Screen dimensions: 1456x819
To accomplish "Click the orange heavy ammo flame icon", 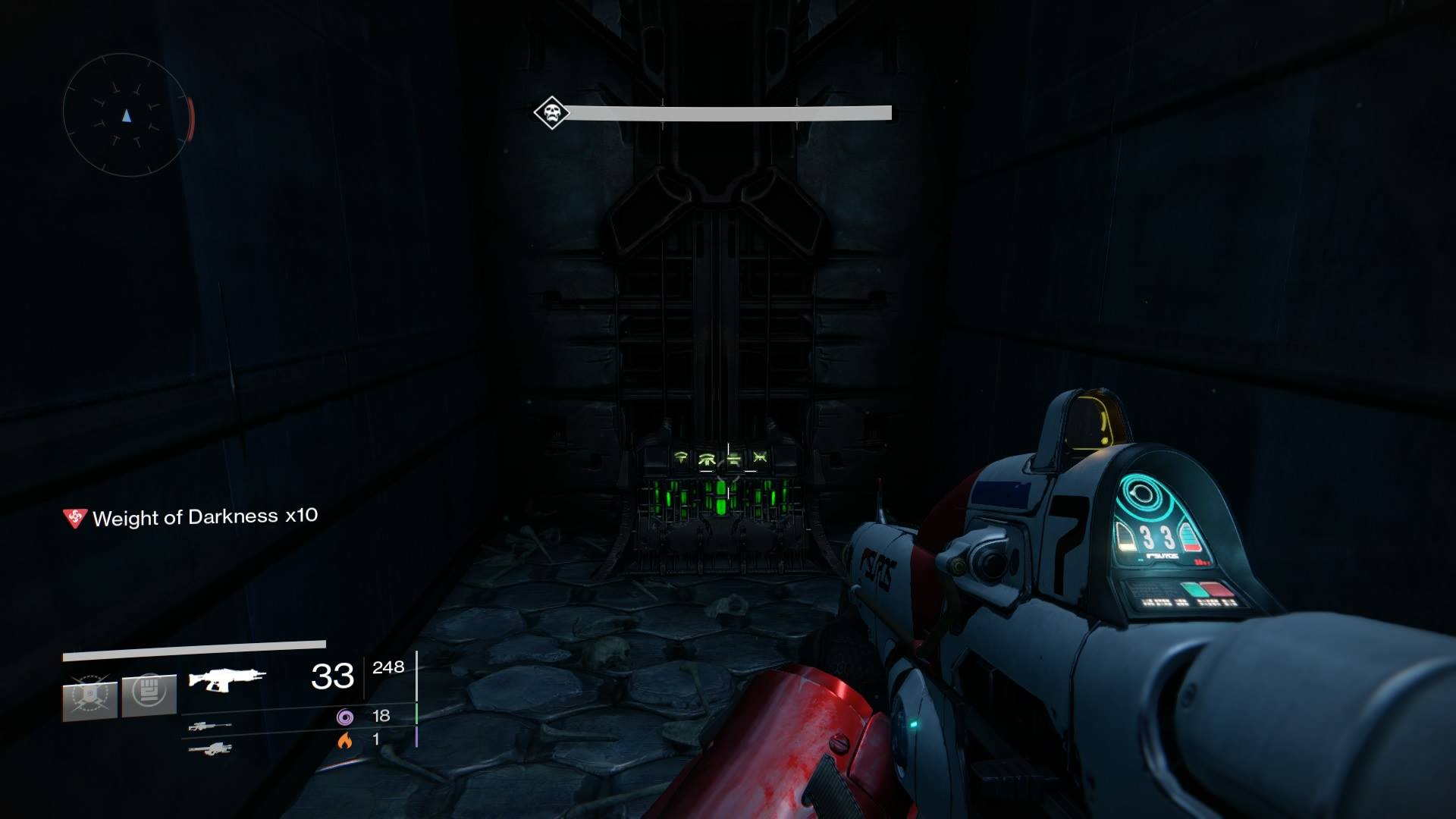I will [345, 740].
